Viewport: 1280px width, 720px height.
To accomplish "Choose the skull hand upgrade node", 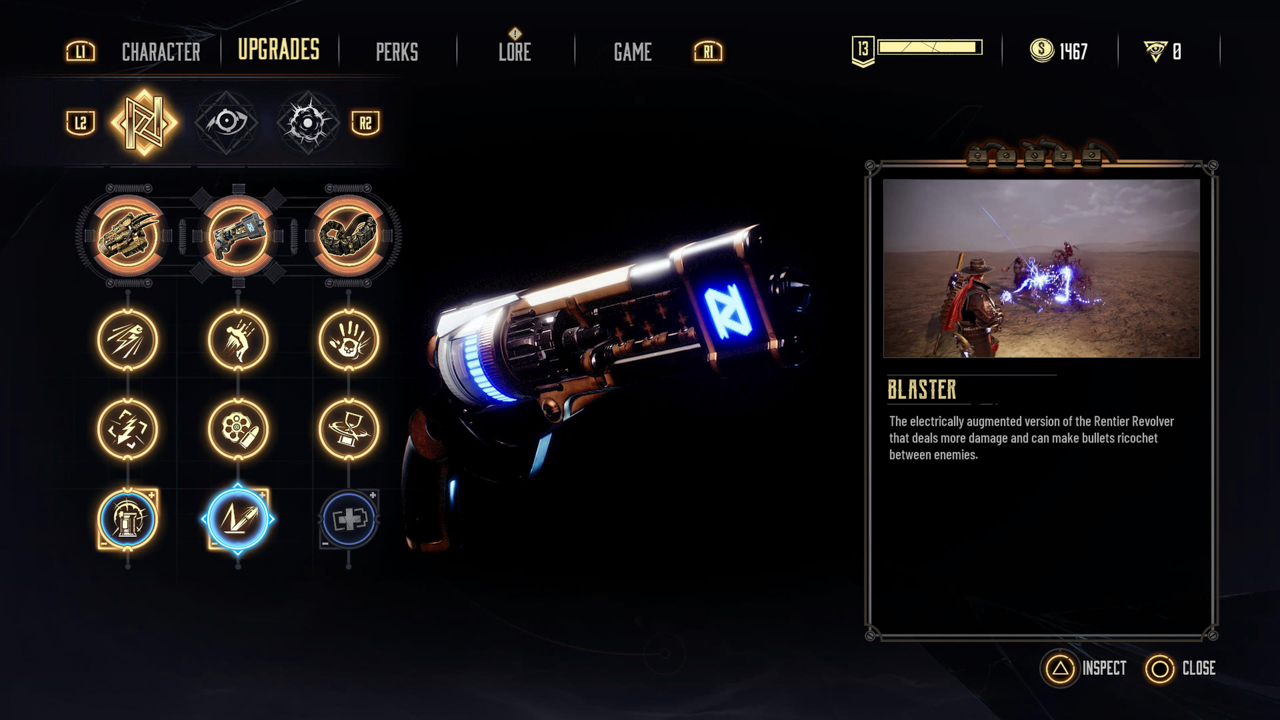I will point(348,340).
